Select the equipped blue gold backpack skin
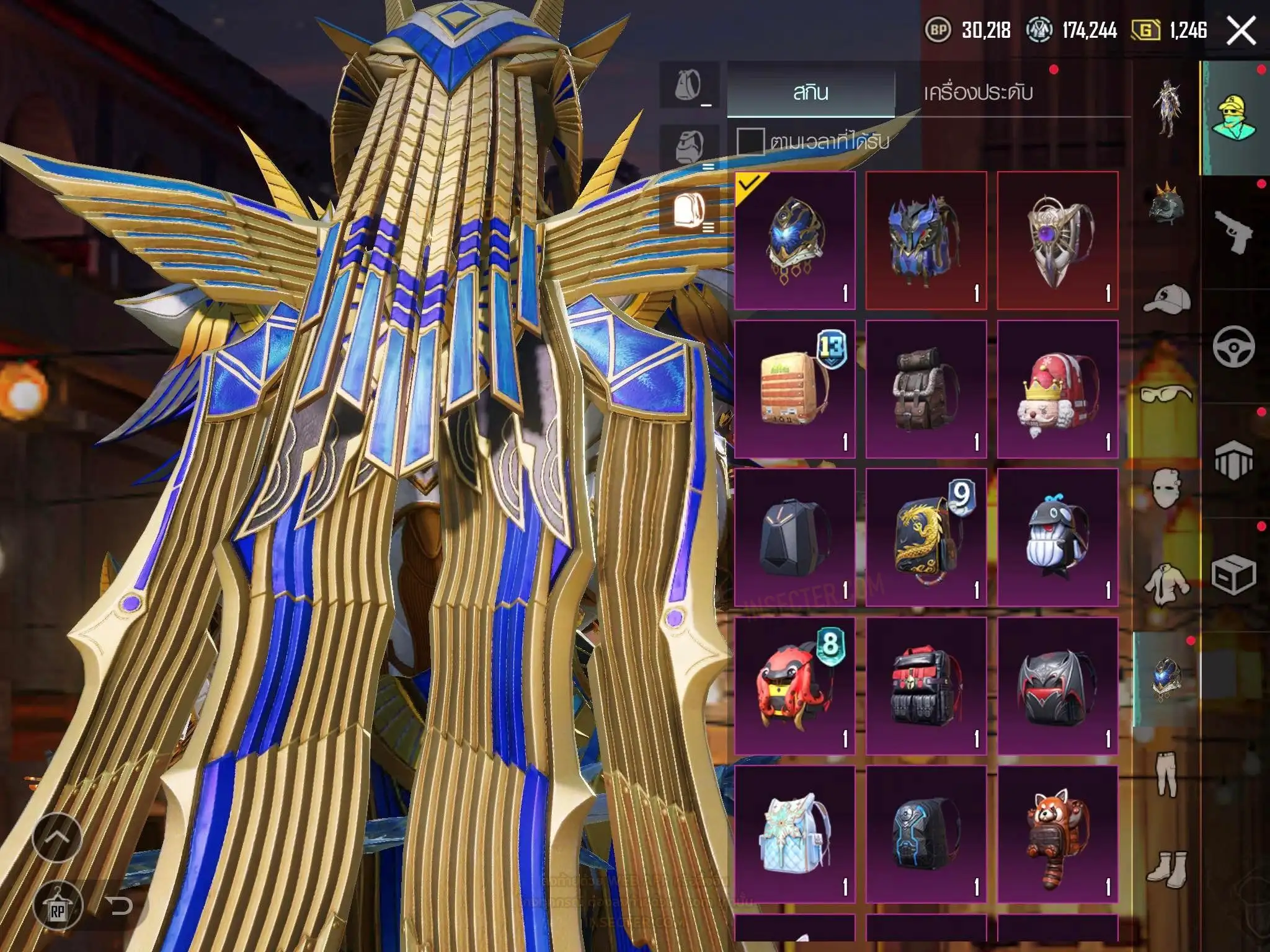 tap(794, 240)
